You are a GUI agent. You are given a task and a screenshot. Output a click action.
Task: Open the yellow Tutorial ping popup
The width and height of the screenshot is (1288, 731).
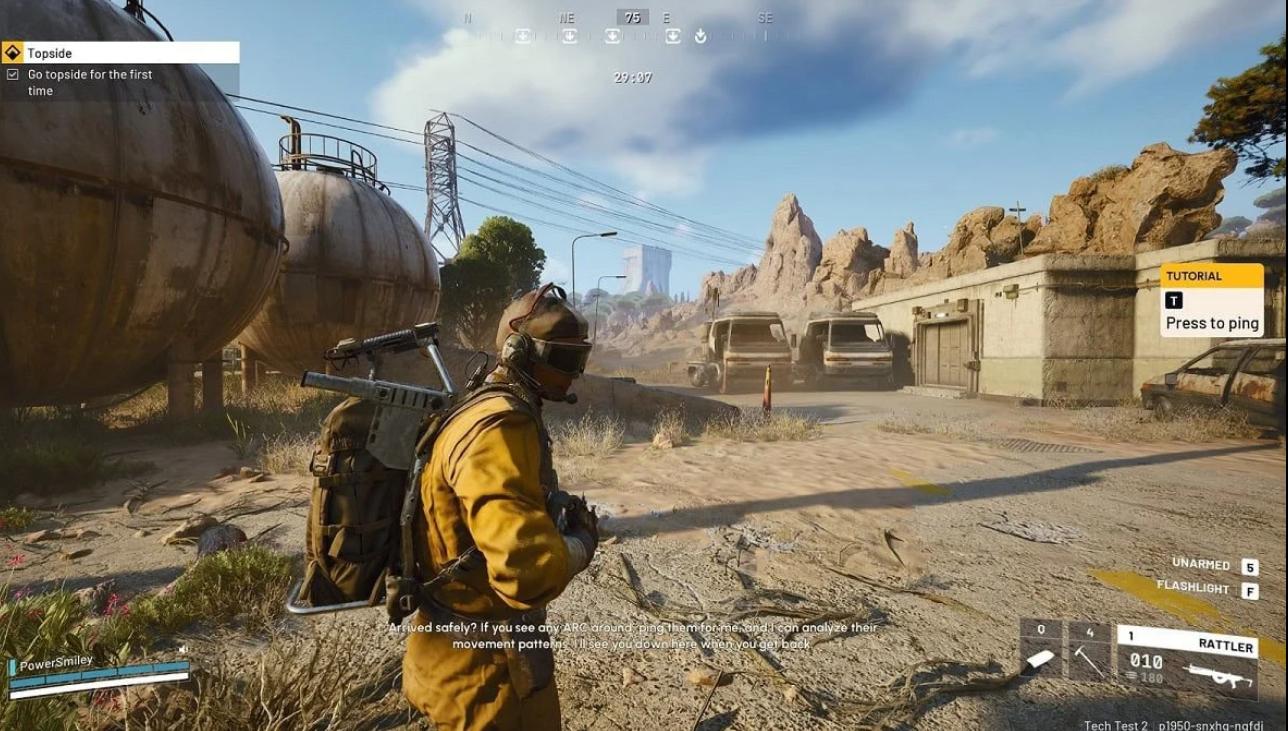(1212, 300)
